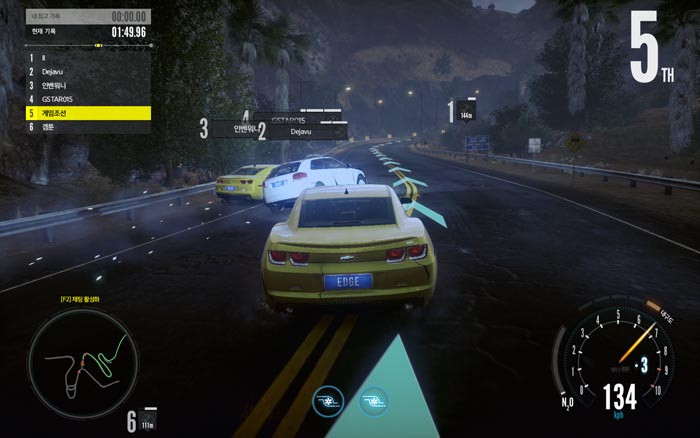
Task: Click the sixth-place marker showing 111m
Action: pos(142,420)
